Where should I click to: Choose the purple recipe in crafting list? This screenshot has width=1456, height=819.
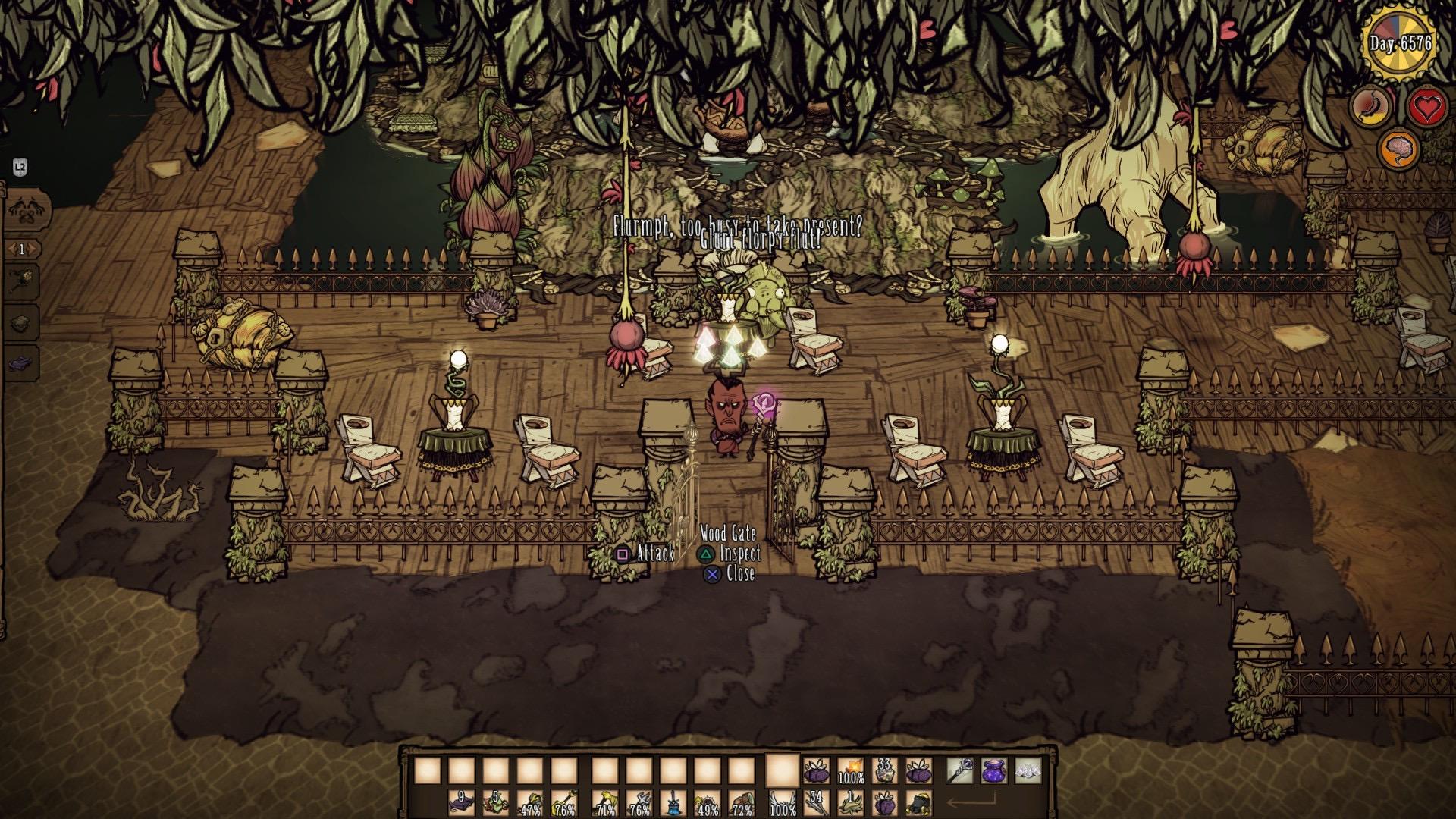click(x=23, y=362)
